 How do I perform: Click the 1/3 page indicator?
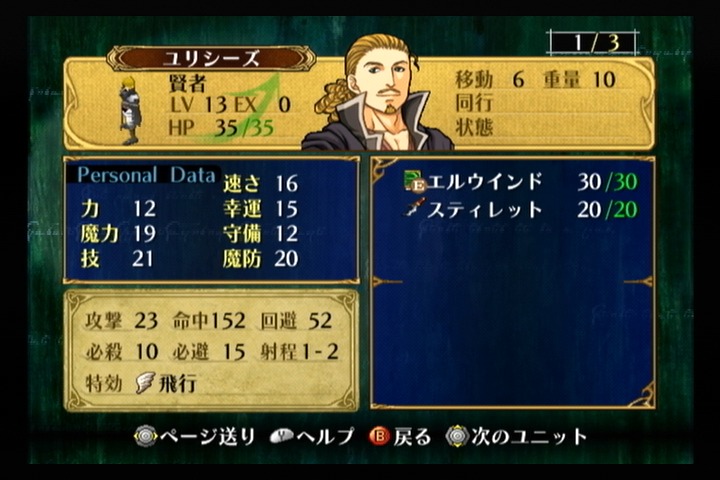592,43
